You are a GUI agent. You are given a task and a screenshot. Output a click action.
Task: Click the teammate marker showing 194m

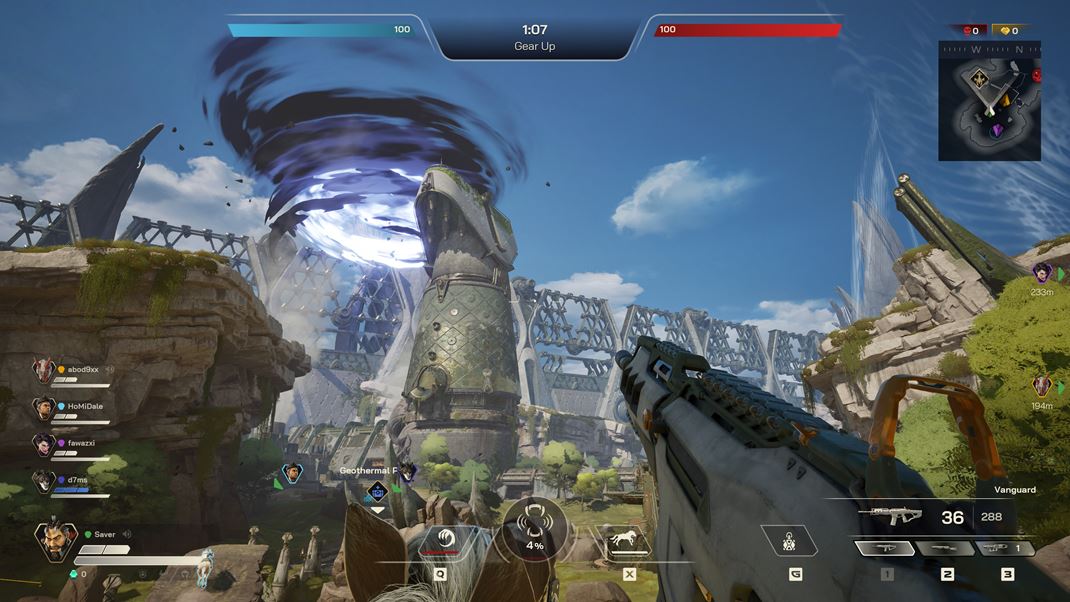[x=1042, y=386]
